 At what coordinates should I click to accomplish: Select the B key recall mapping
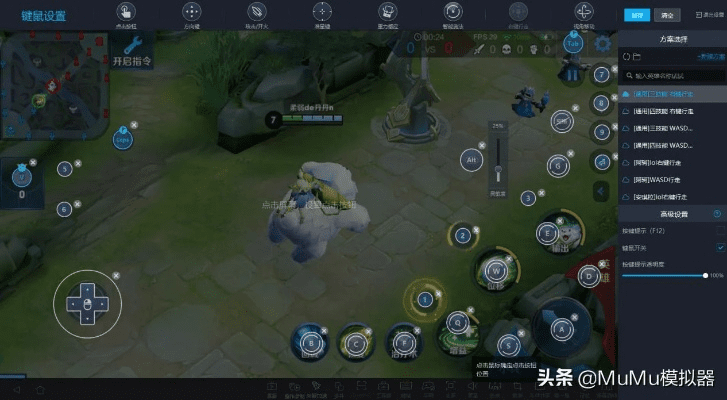coord(311,342)
